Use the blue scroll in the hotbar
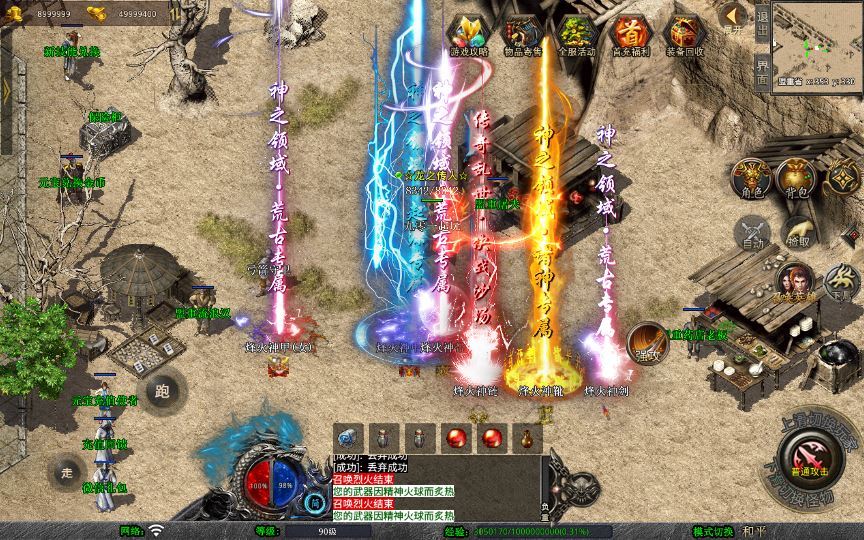The image size is (864, 540). tap(348, 437)
